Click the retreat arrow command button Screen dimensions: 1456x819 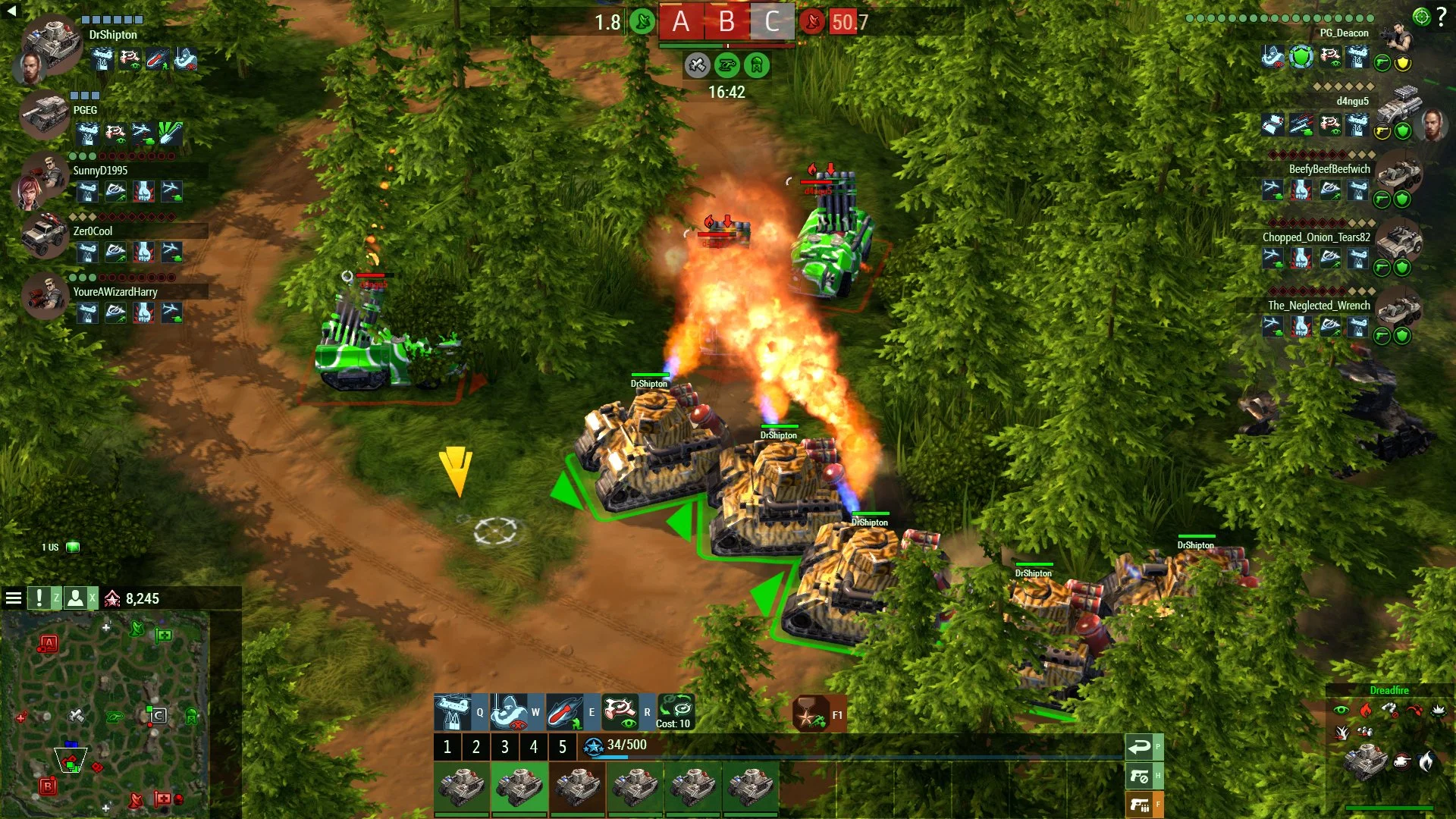(1139, 748)
